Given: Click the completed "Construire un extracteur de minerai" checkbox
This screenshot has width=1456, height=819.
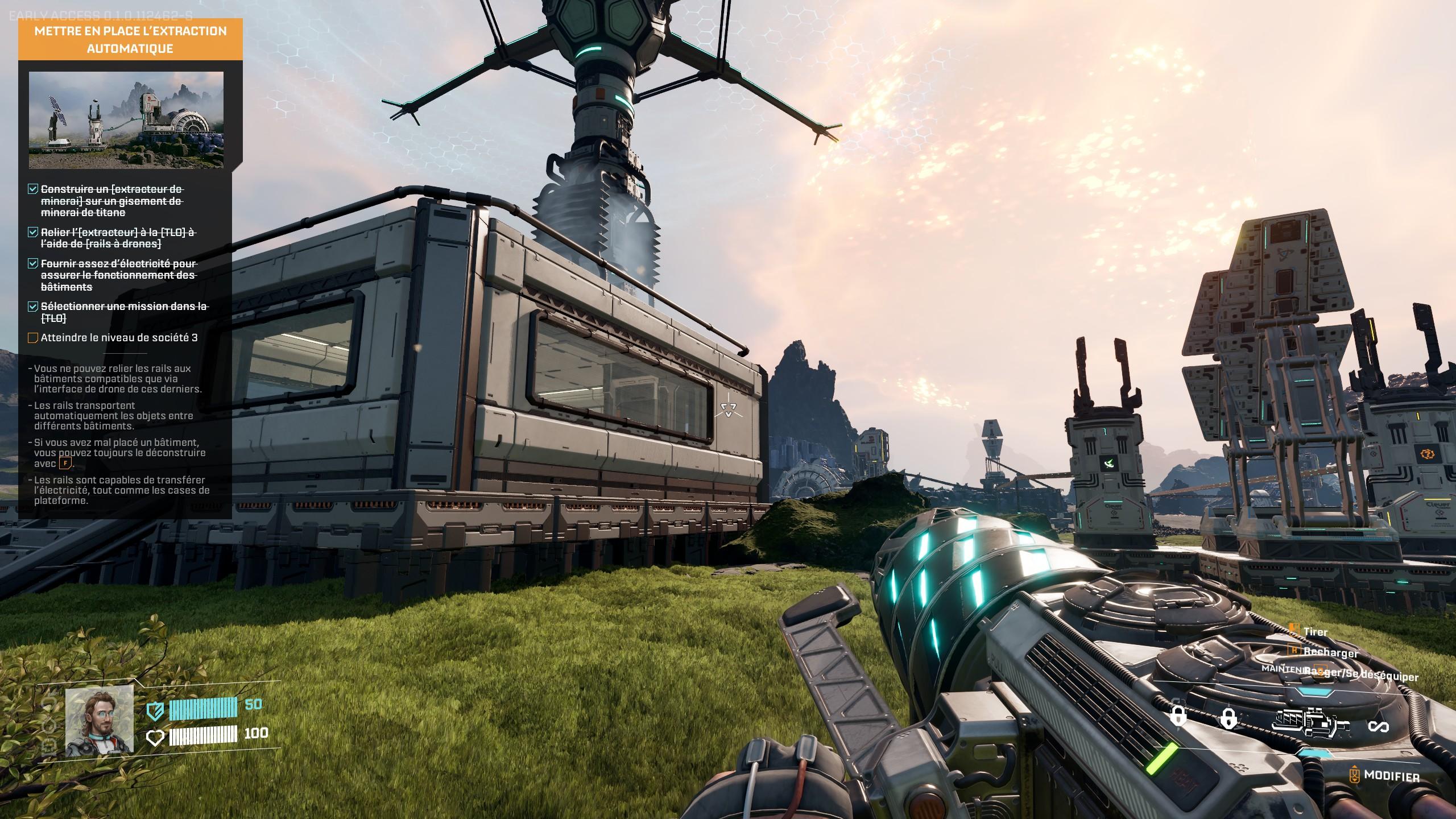Looking at the screenshot, I should pyautogui.click(x=33, y=189).
